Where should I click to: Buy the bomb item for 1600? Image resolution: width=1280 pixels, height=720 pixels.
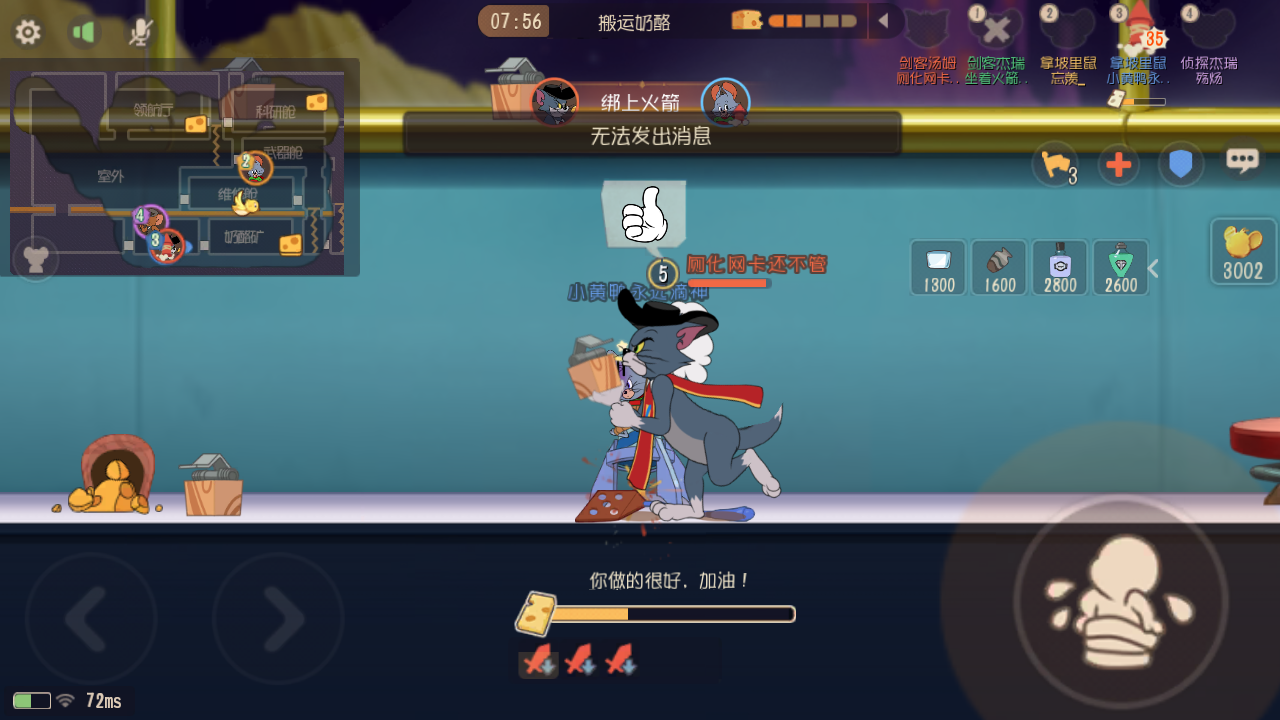point(998,267)
